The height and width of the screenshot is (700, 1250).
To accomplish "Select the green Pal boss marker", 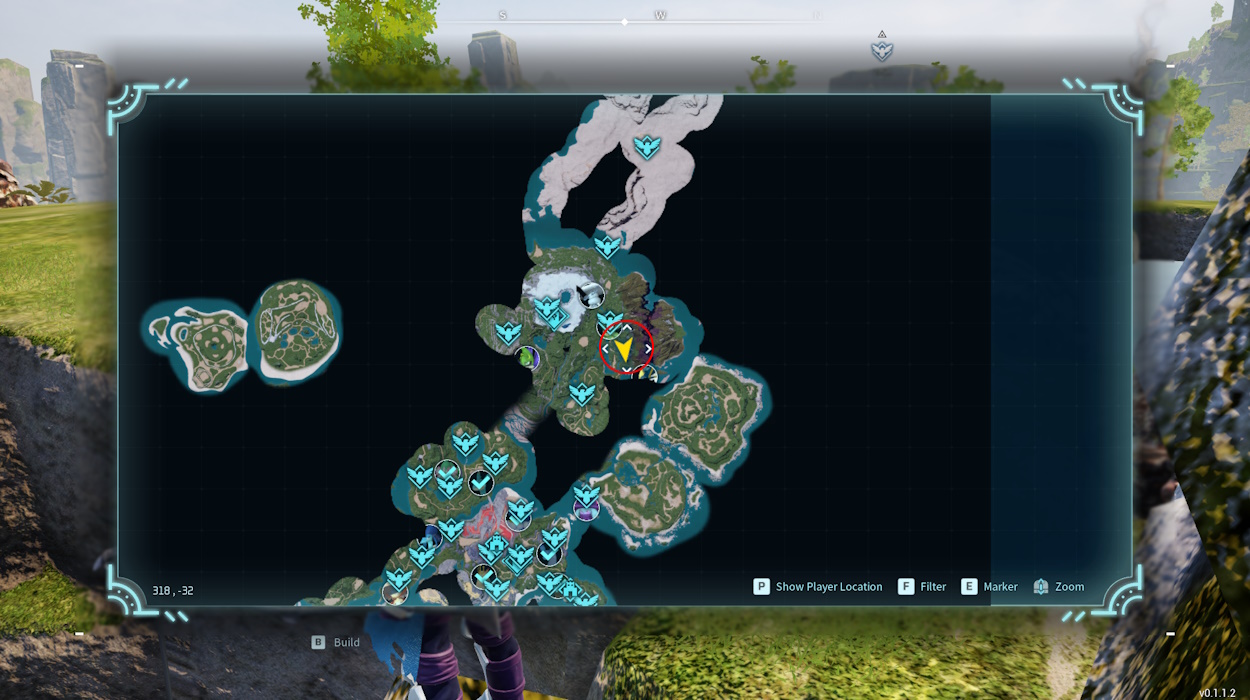I will (527, 357).
